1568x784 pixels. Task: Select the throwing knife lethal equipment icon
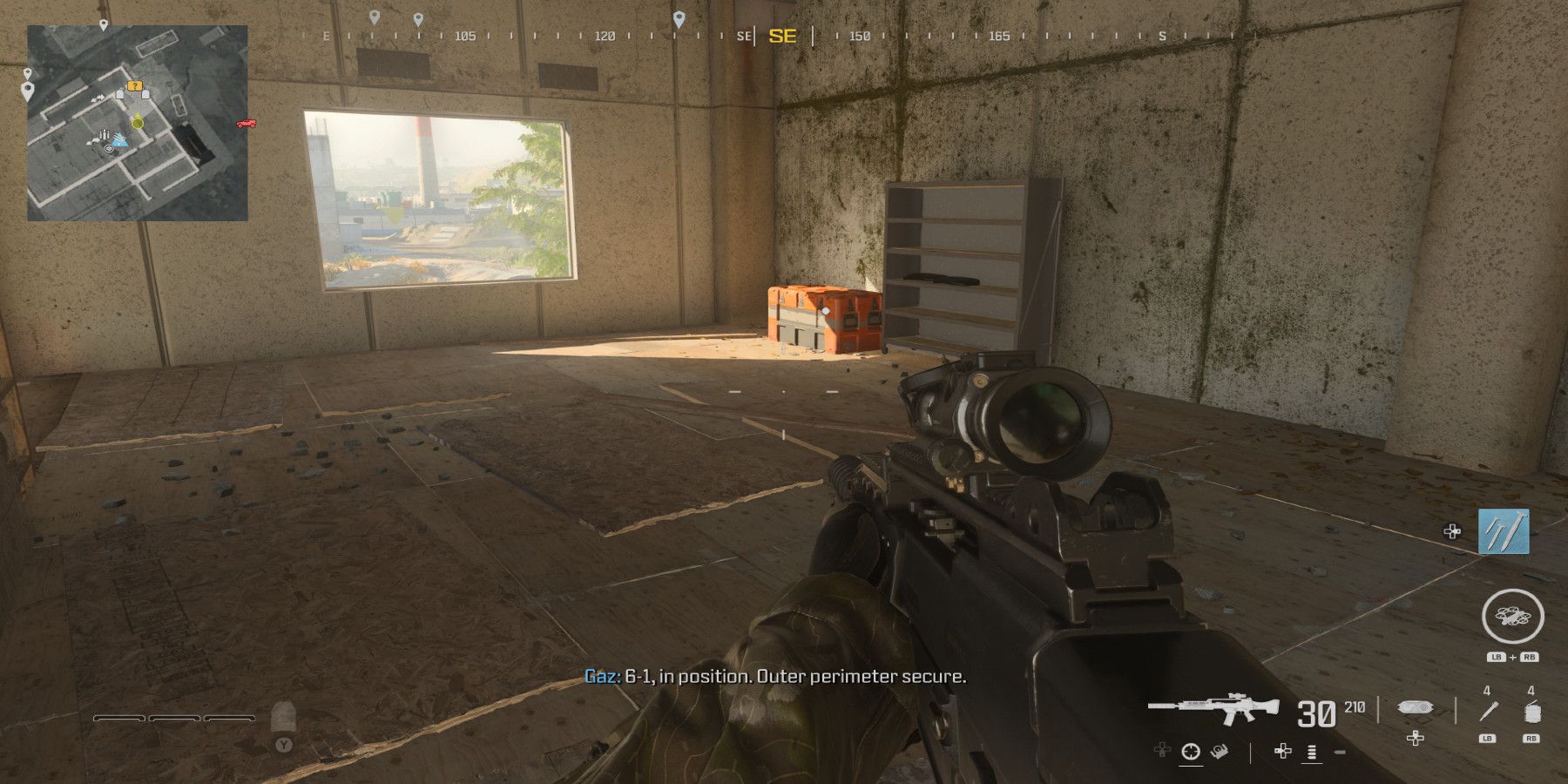click(1490, 712)
